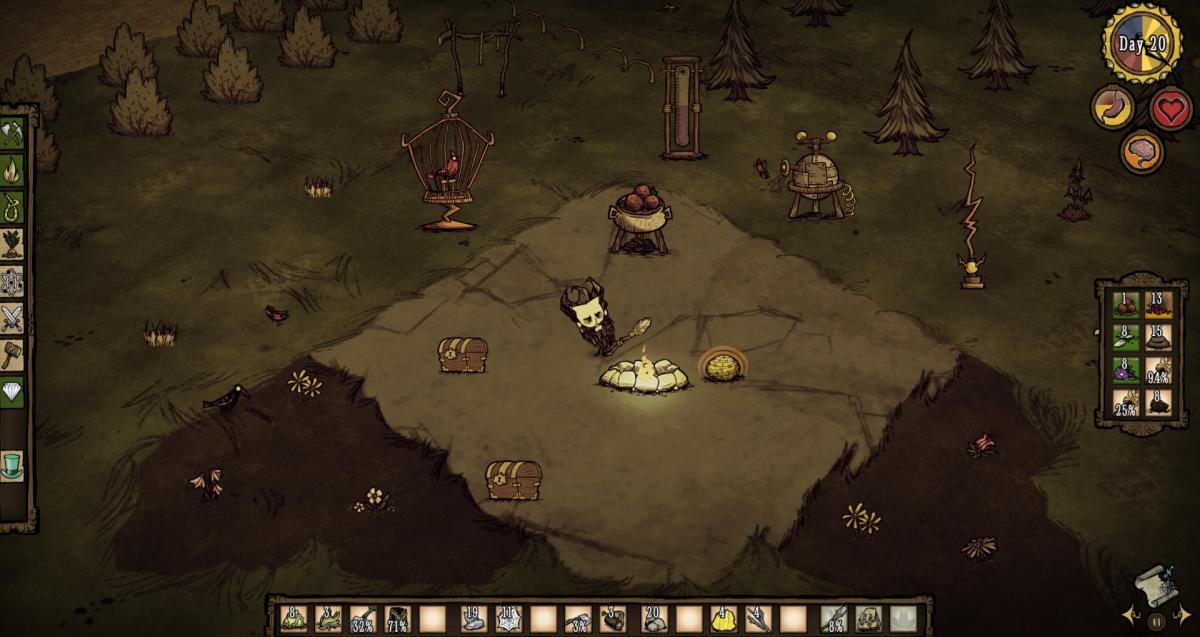Click the equipped backpack body slot
The image size is (1200, 637).
(x=868, y=619)
